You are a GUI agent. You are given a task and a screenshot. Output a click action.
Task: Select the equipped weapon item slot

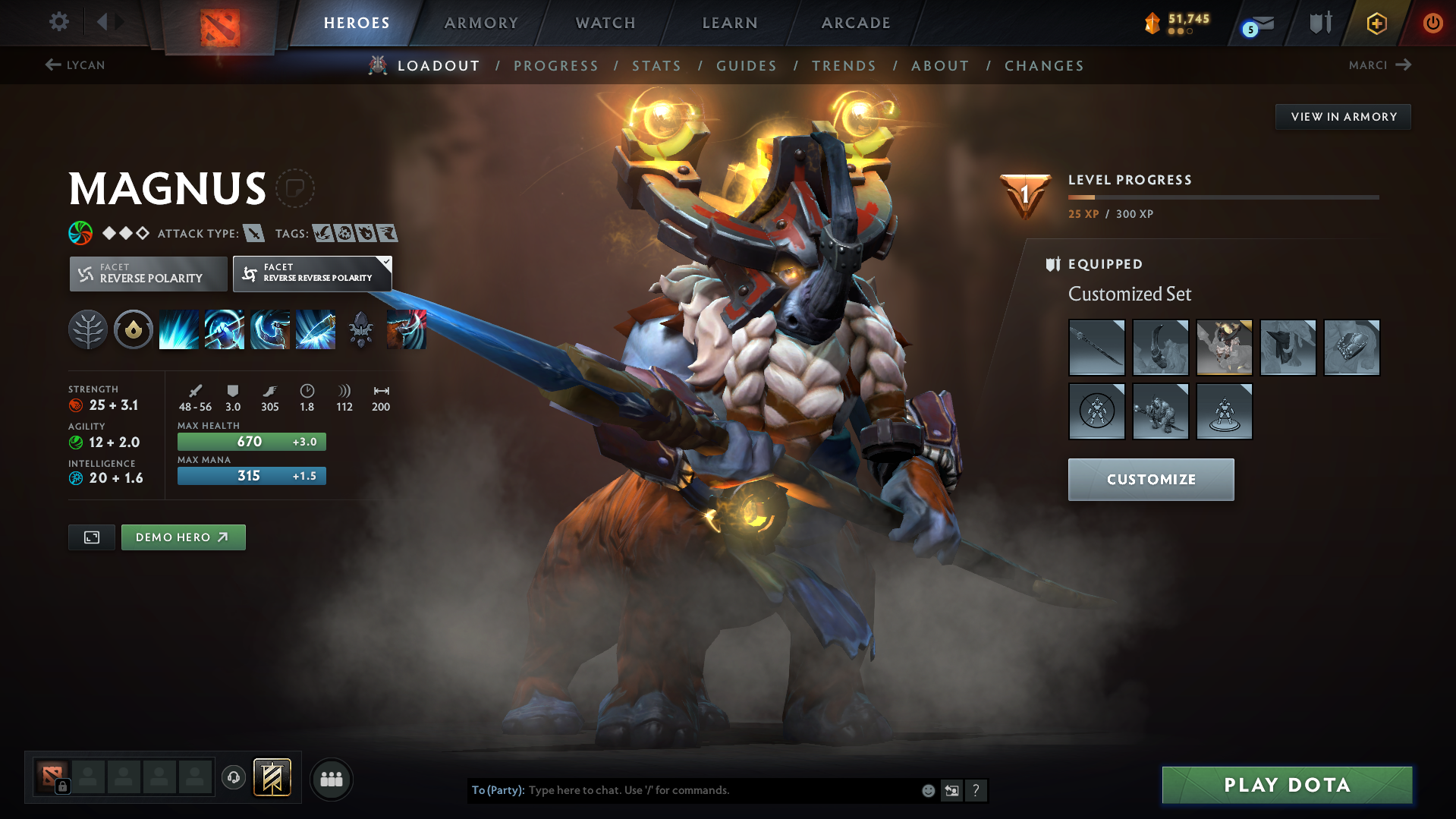(x=1096, y=348)
